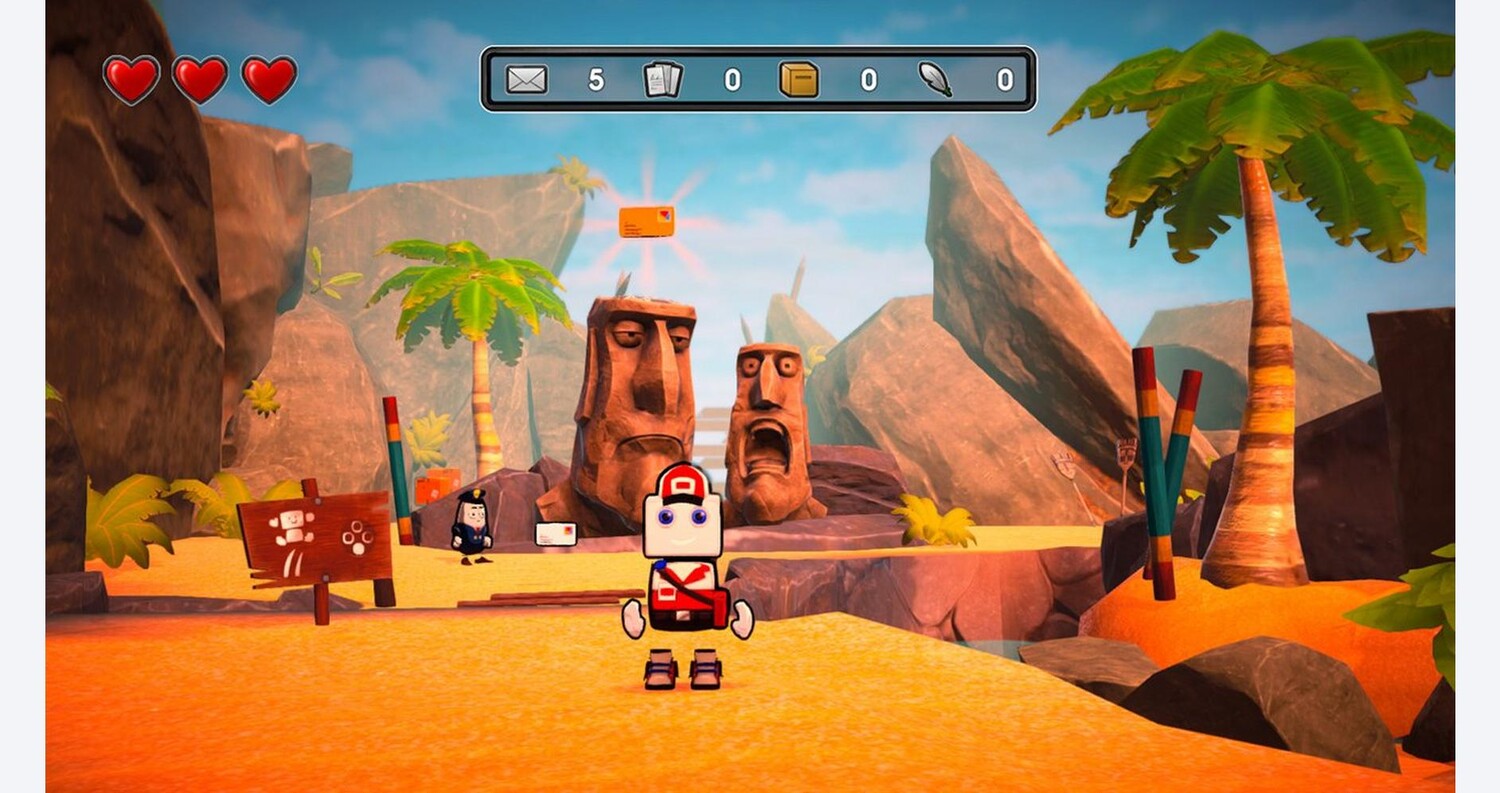This screenshot has height=793, width=1500.
Task: Select the paper documents icon
Action: tap(662, 79)
